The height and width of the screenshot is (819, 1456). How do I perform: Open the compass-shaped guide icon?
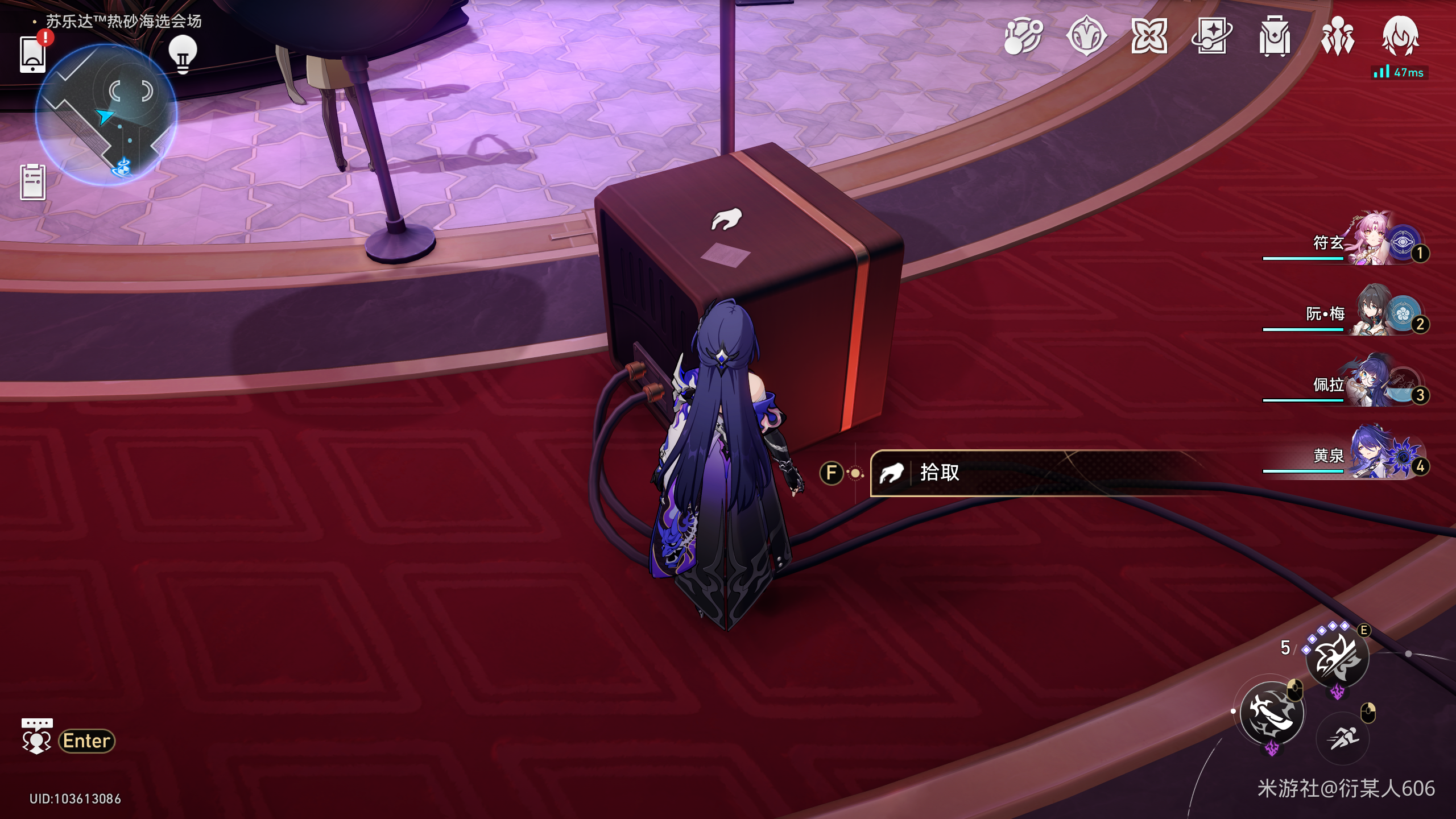(x=1086, y=37)
